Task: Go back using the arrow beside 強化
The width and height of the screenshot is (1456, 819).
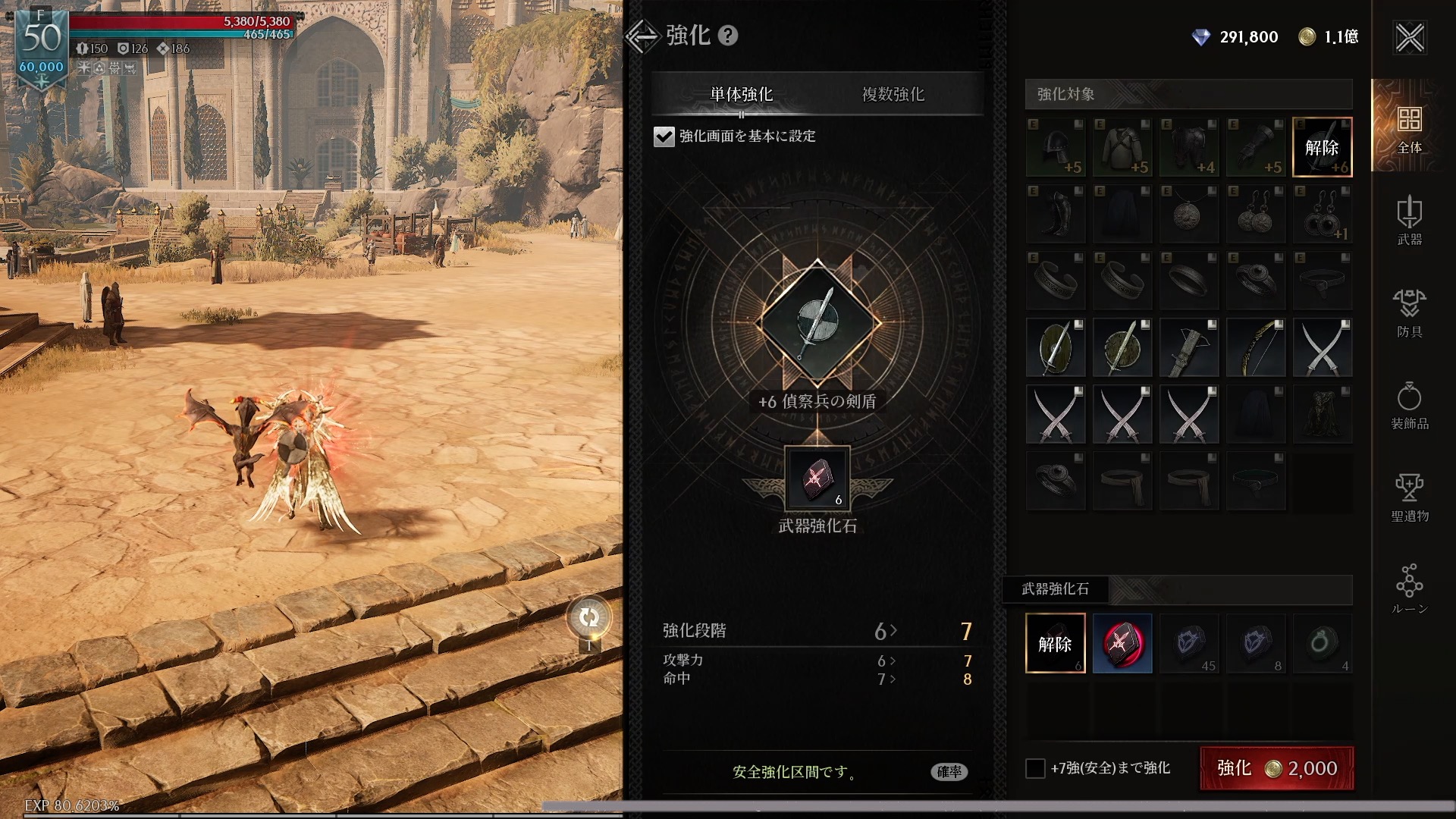Action: (642, 36)
